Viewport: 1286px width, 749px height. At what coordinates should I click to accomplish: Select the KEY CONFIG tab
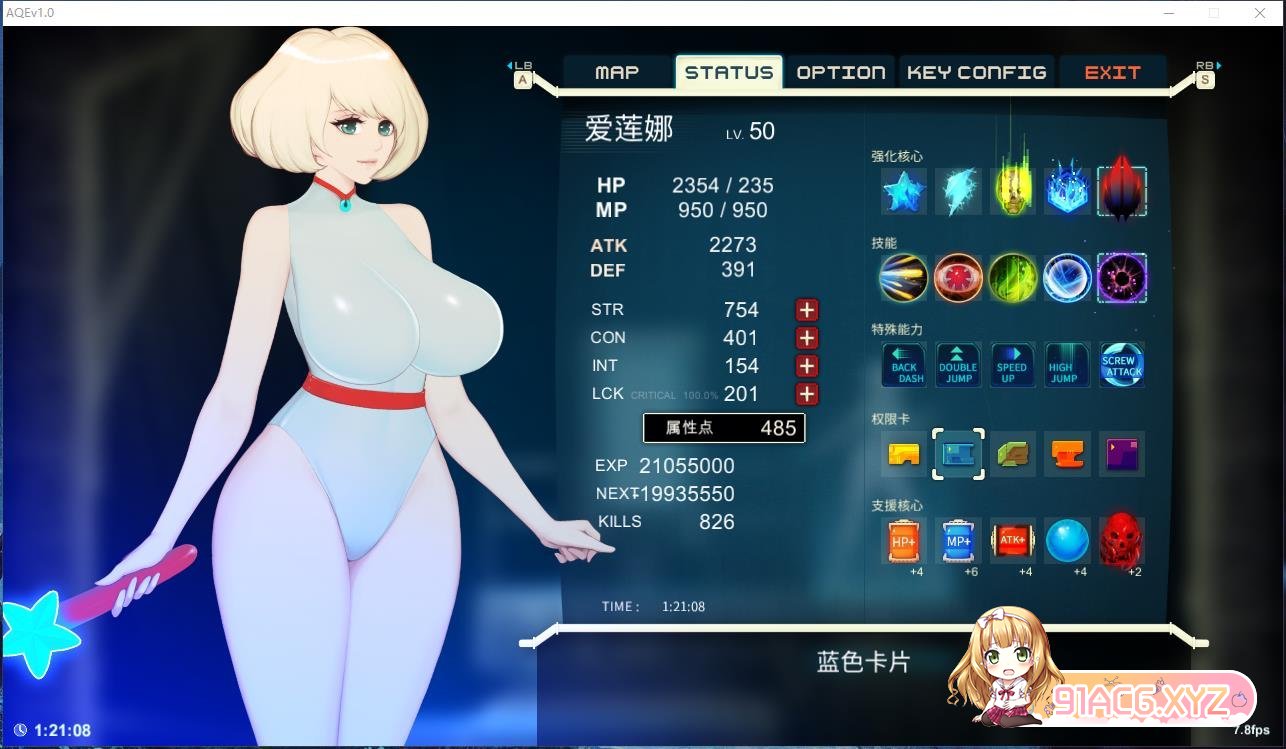click(x=976, y=72)
